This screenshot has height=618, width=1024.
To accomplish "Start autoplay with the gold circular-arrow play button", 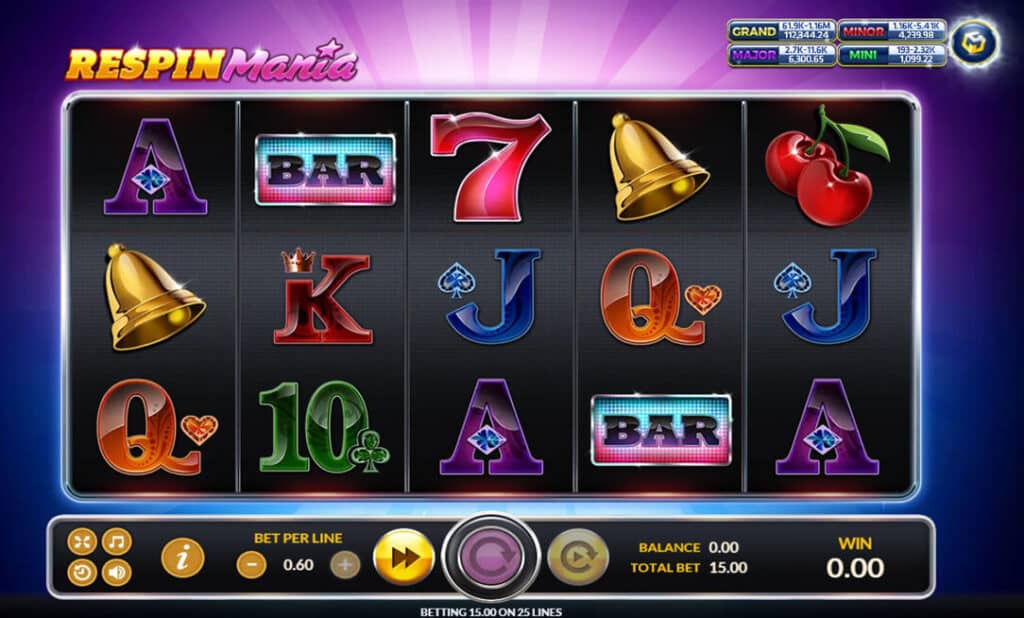I will point(577,557).
